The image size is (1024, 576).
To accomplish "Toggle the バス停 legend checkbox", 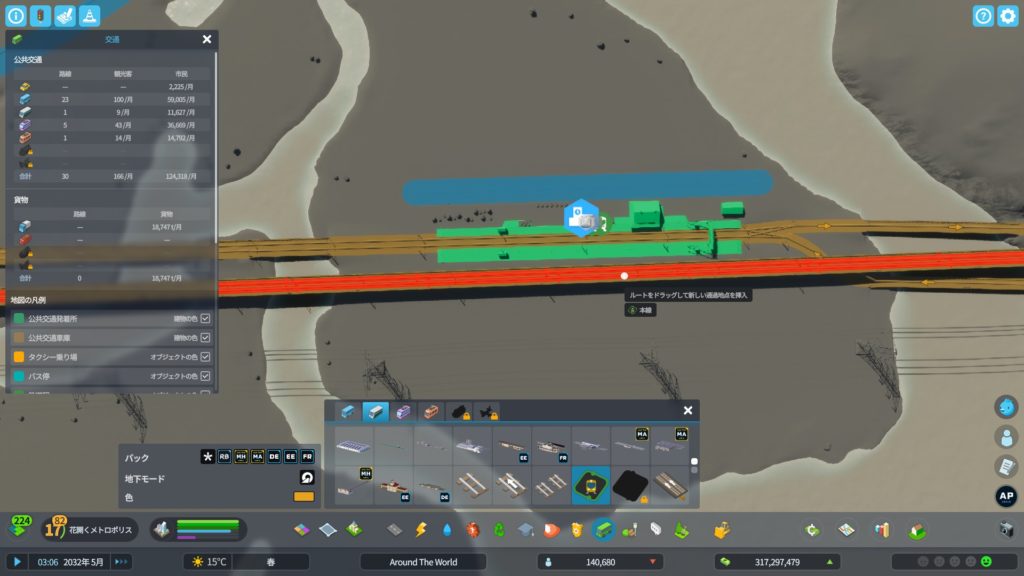I will click(205, 376).
